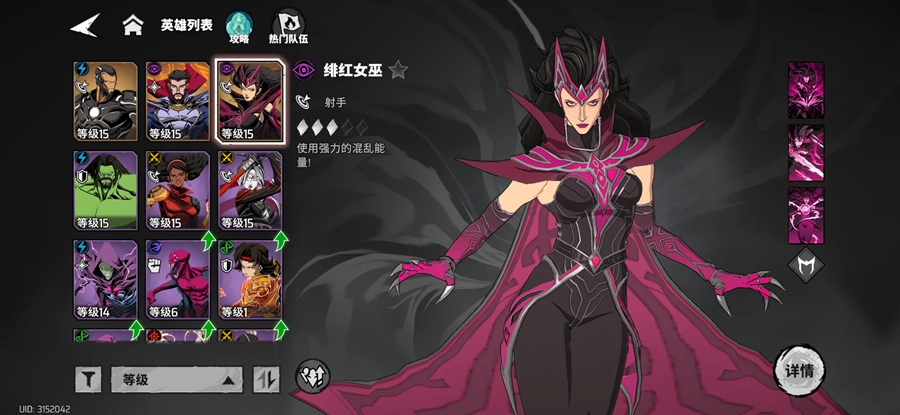
Task: Open the 详情 details button
Action: pyautogui.click(x=798, y=371)
